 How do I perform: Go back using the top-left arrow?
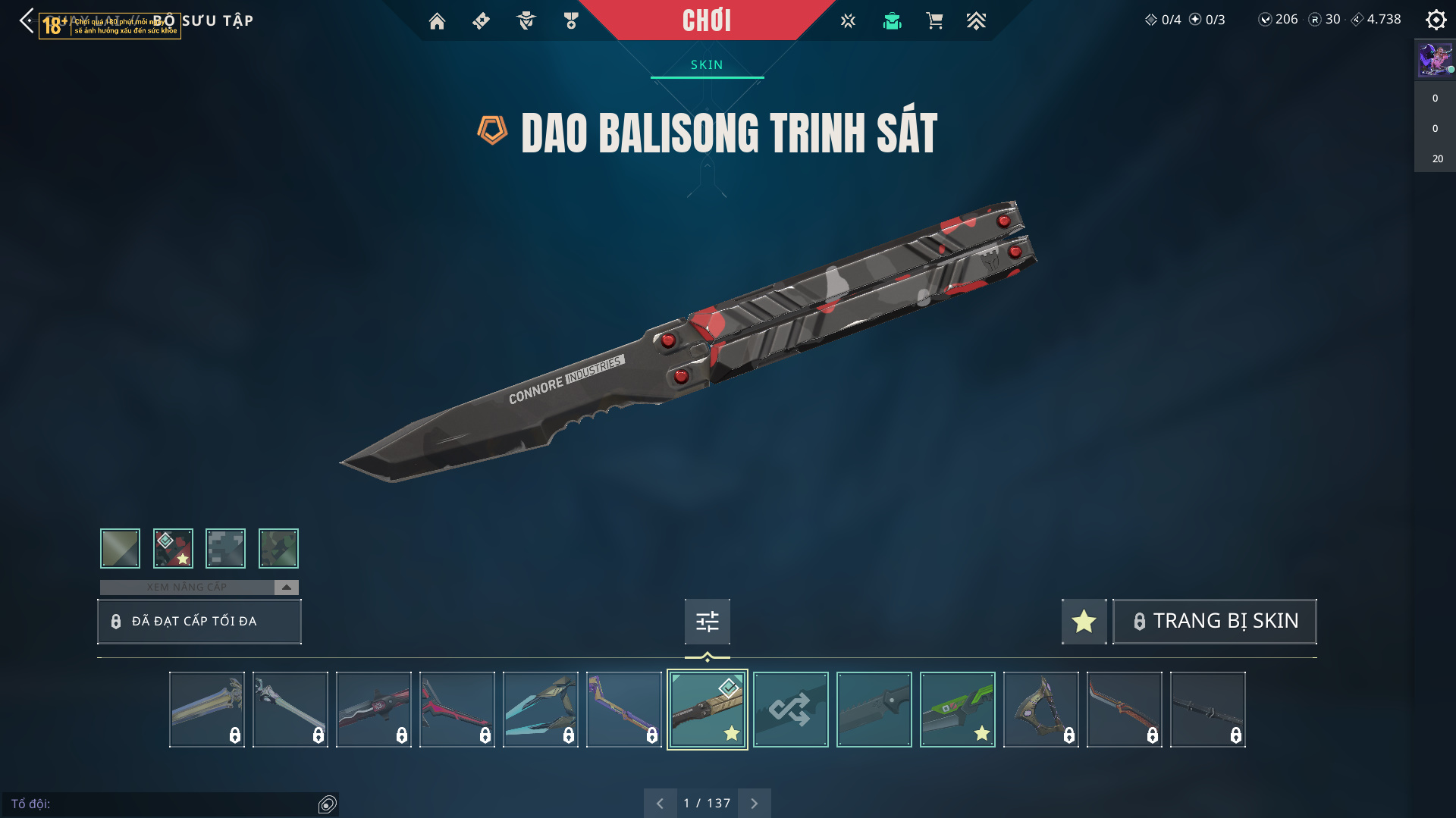click(x=27, y=20)
